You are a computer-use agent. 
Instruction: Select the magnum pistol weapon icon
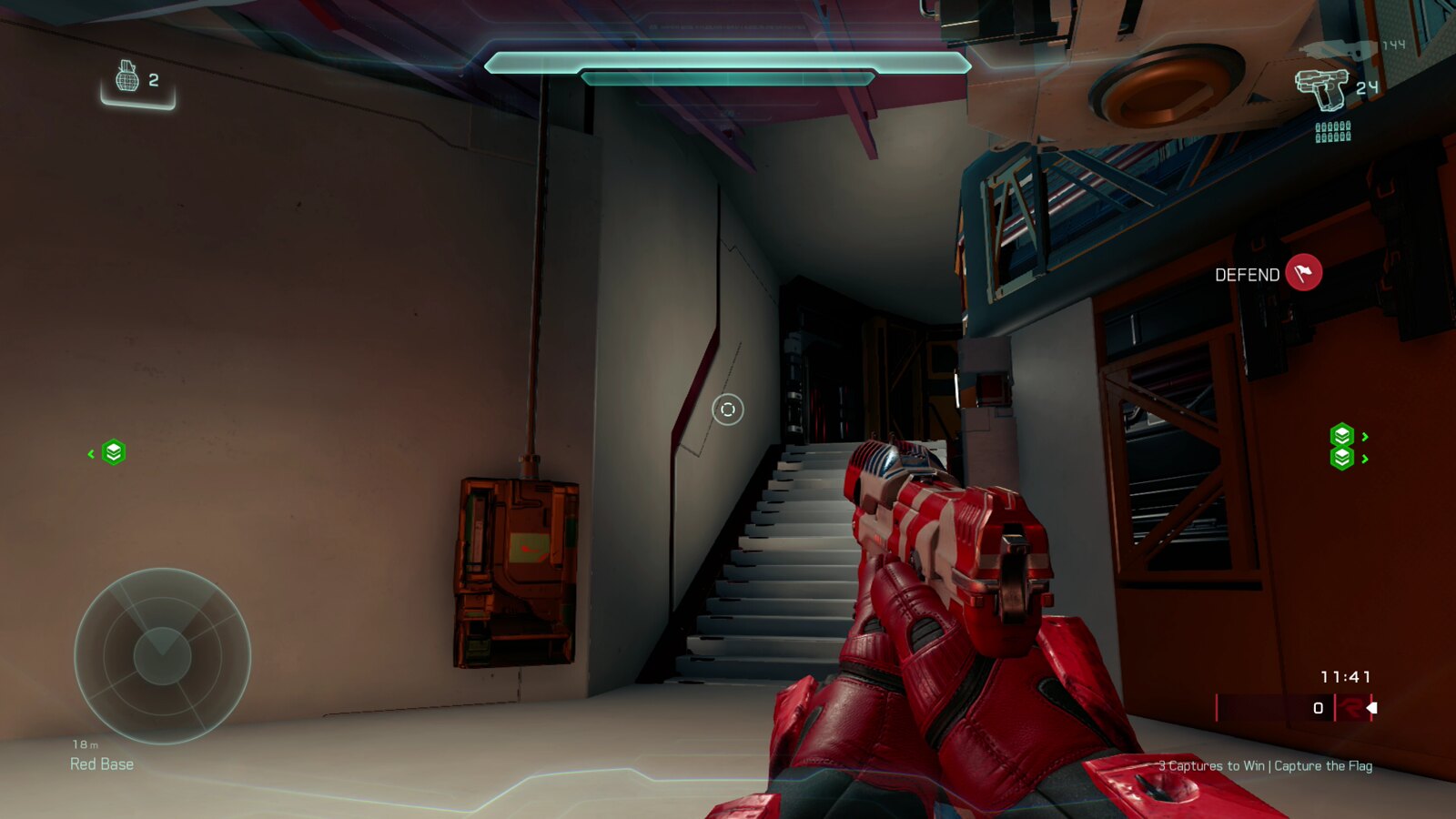(1320, 88)
